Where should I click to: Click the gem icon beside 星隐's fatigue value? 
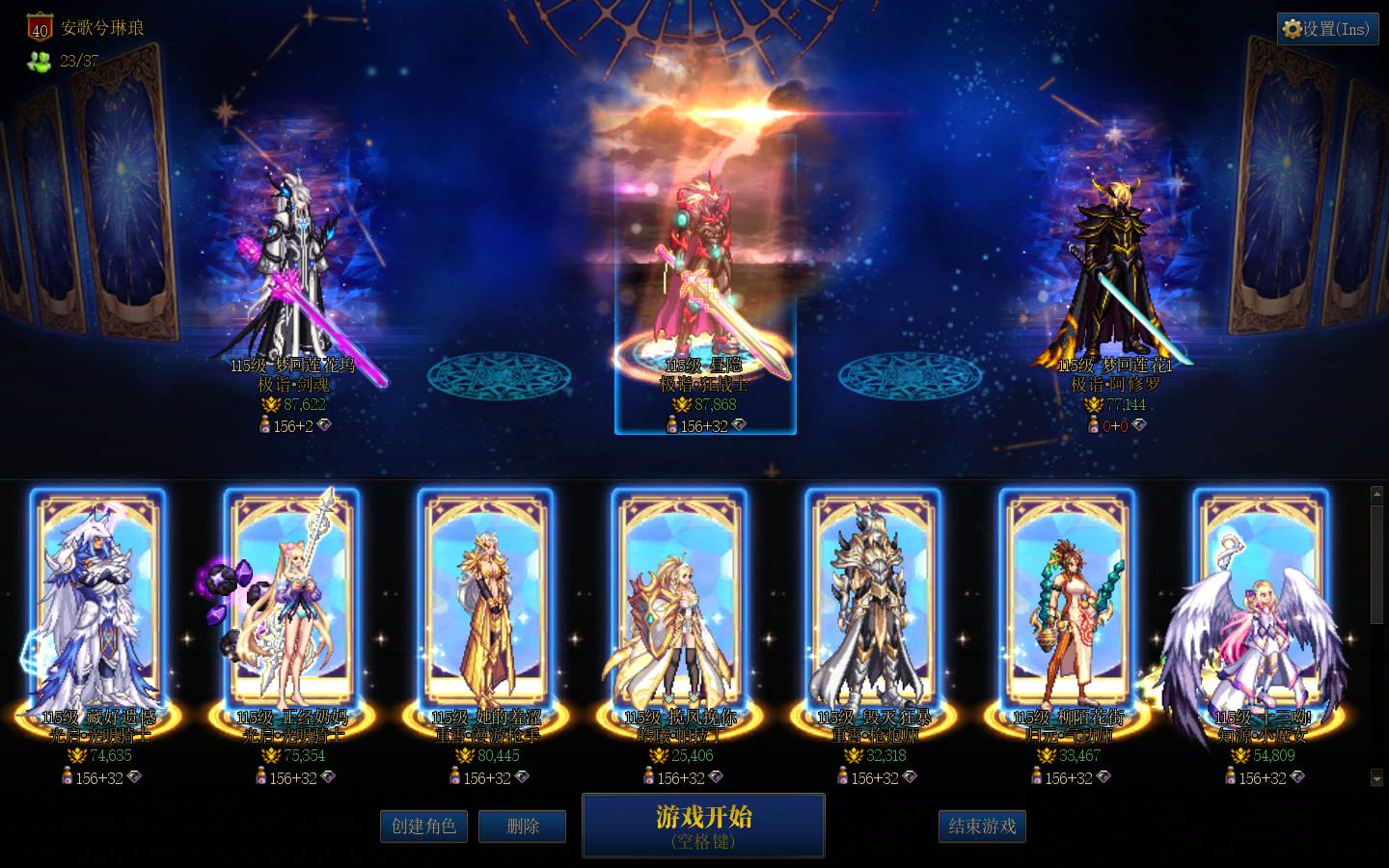(740, 424)
